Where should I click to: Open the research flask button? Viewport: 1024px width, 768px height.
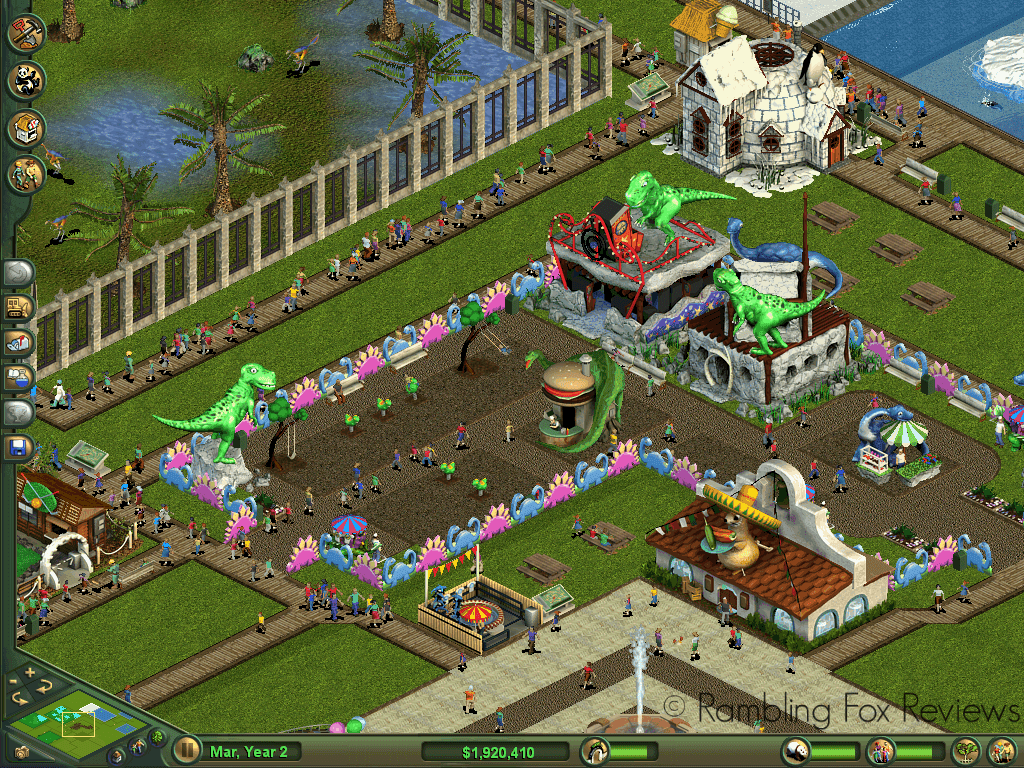tap(19, 377)
